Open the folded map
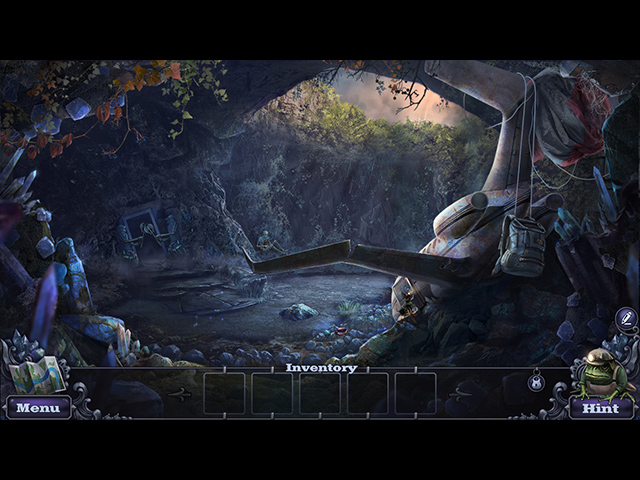Viewport: 640px width, 480px height. tap(37, 375)
